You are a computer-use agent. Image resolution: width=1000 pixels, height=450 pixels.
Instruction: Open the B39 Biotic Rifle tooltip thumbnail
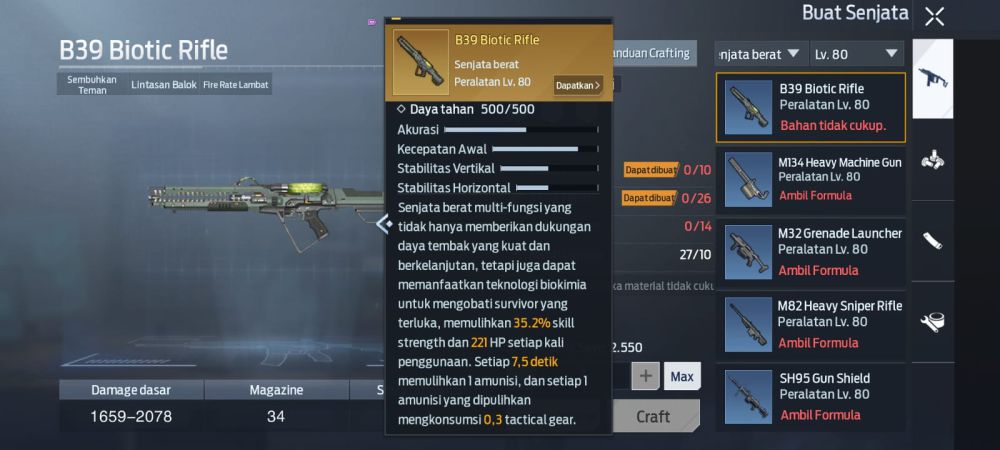[x=420, y=62]
